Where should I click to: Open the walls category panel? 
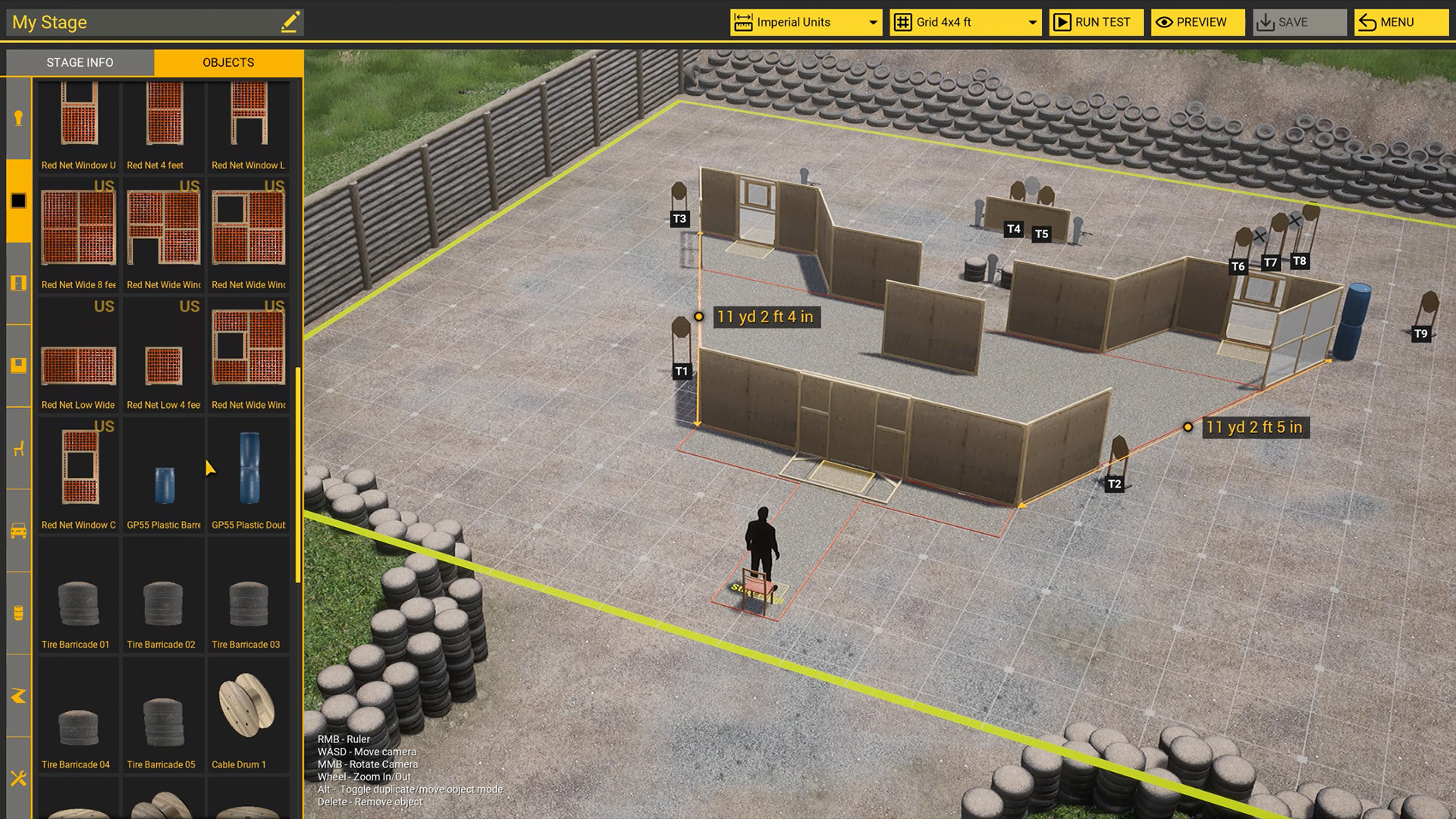tap(18, 199)
